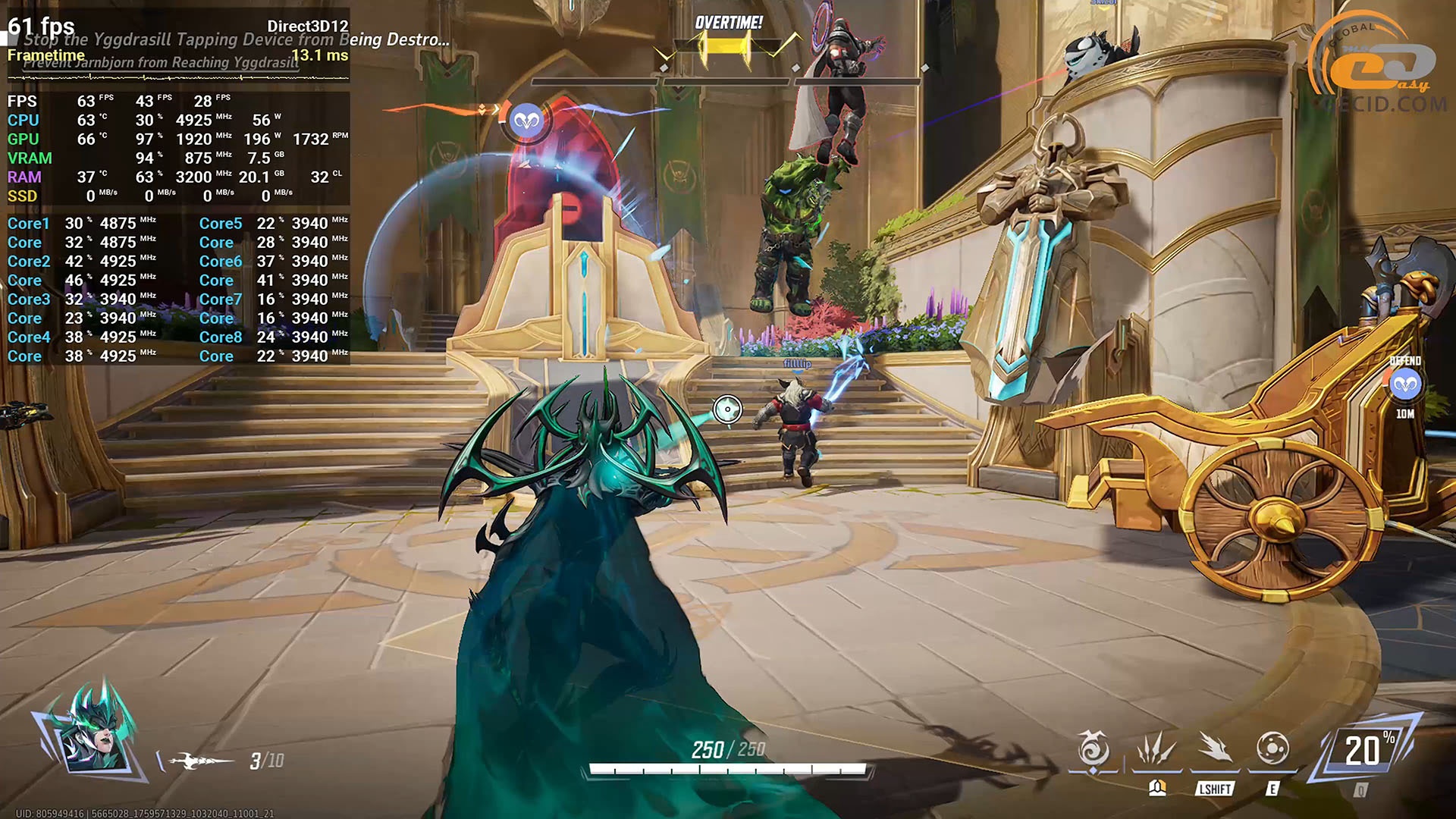Activate the piercing spikes ability icon
The image size is (1456, 819).
pyautogui.click(x=1155, y=749)
